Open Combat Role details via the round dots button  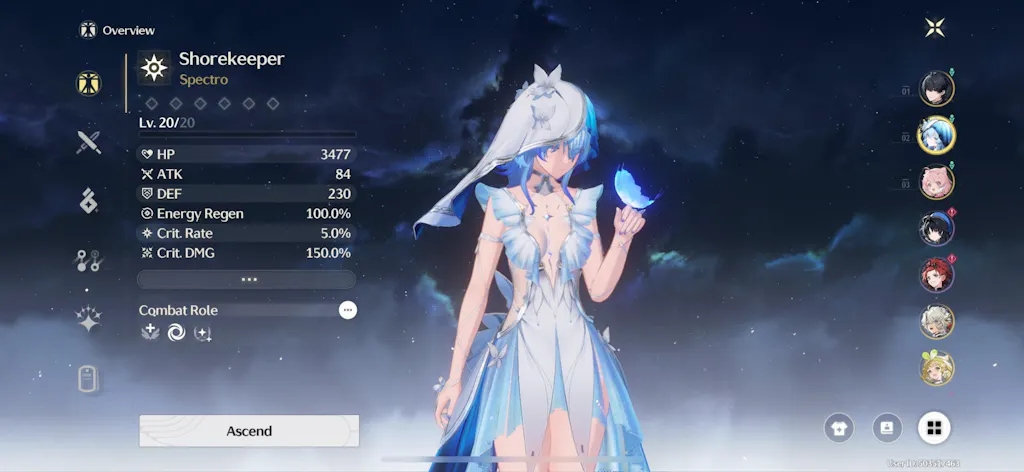point(347,310)
